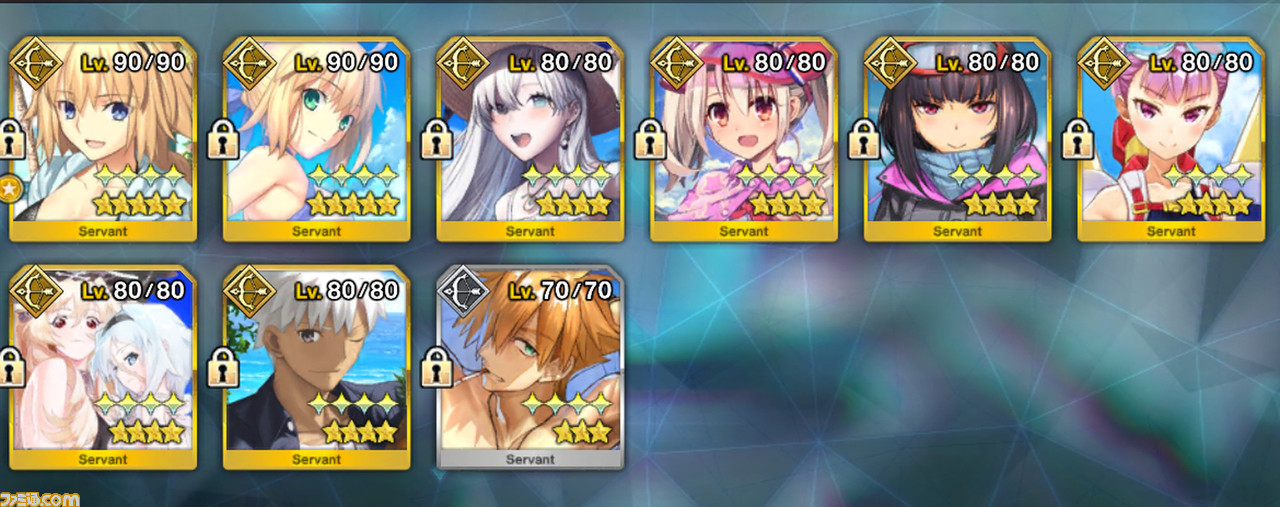Choose the pink-haired servant with red bow
Image resolution: width=1280 pixels, height=507 pixels.
tap(1170, 140)
